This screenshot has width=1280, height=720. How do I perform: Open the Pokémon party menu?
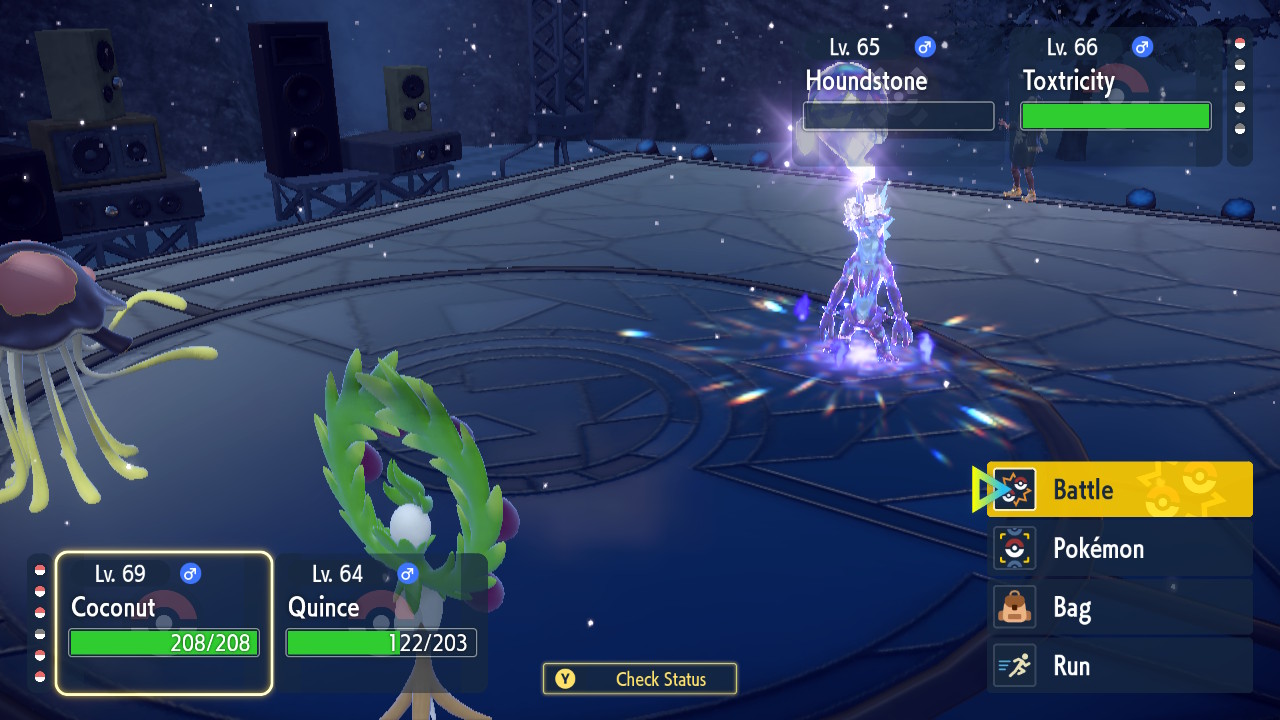[x=1119, y=549]
